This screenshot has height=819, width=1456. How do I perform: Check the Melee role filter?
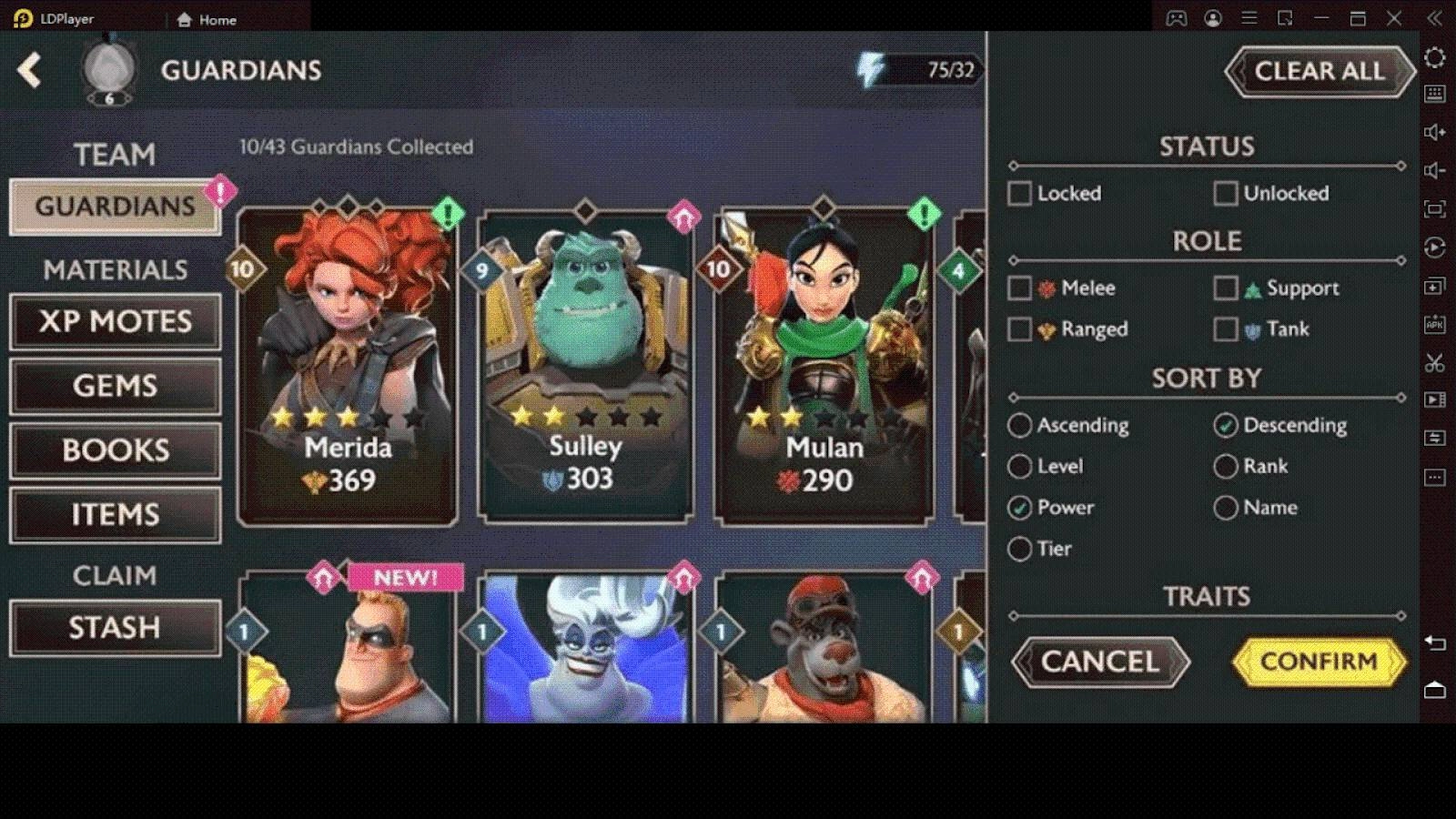[x=1019, y=288]
